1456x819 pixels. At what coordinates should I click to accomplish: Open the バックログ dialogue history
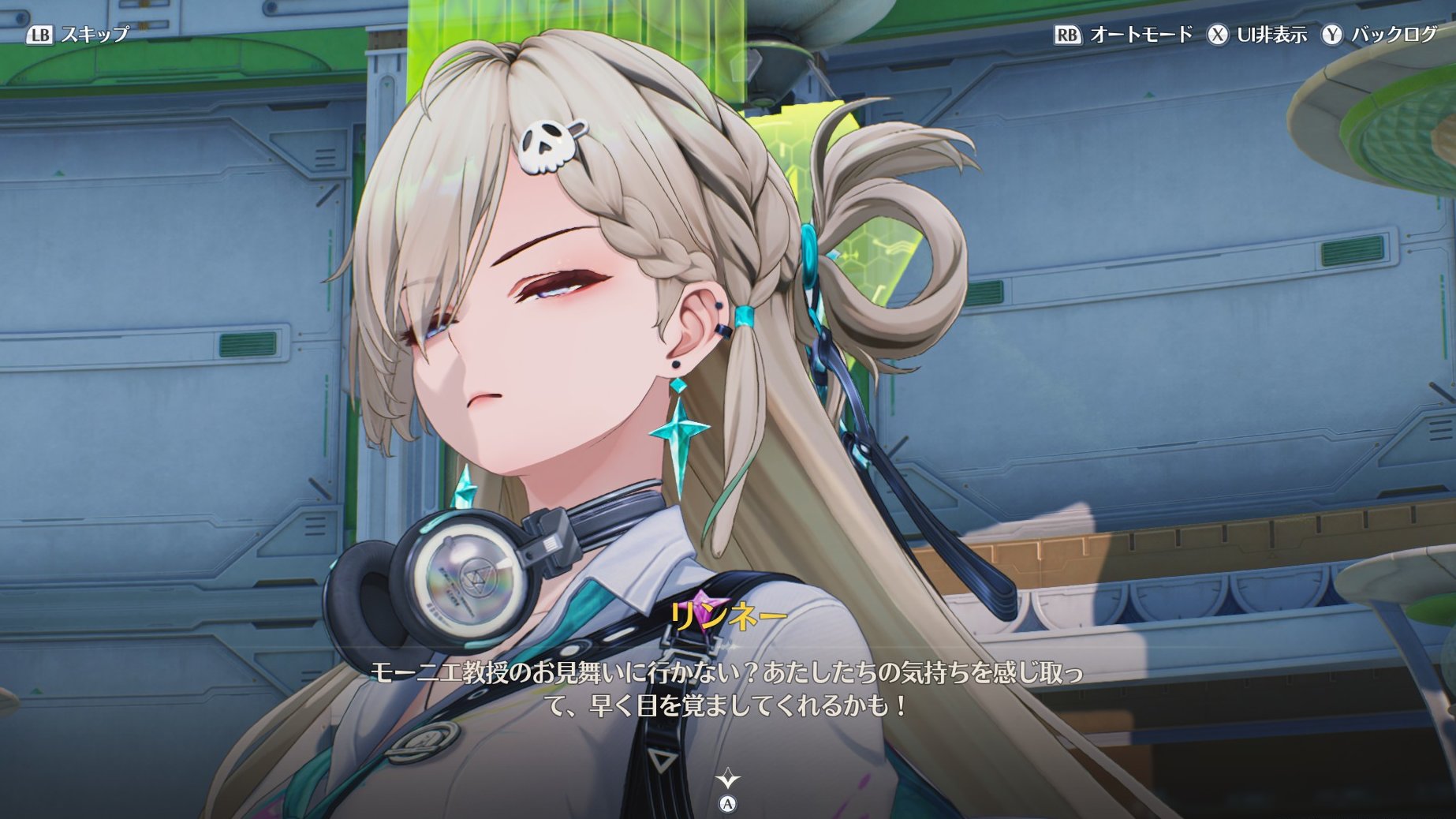1379,35
